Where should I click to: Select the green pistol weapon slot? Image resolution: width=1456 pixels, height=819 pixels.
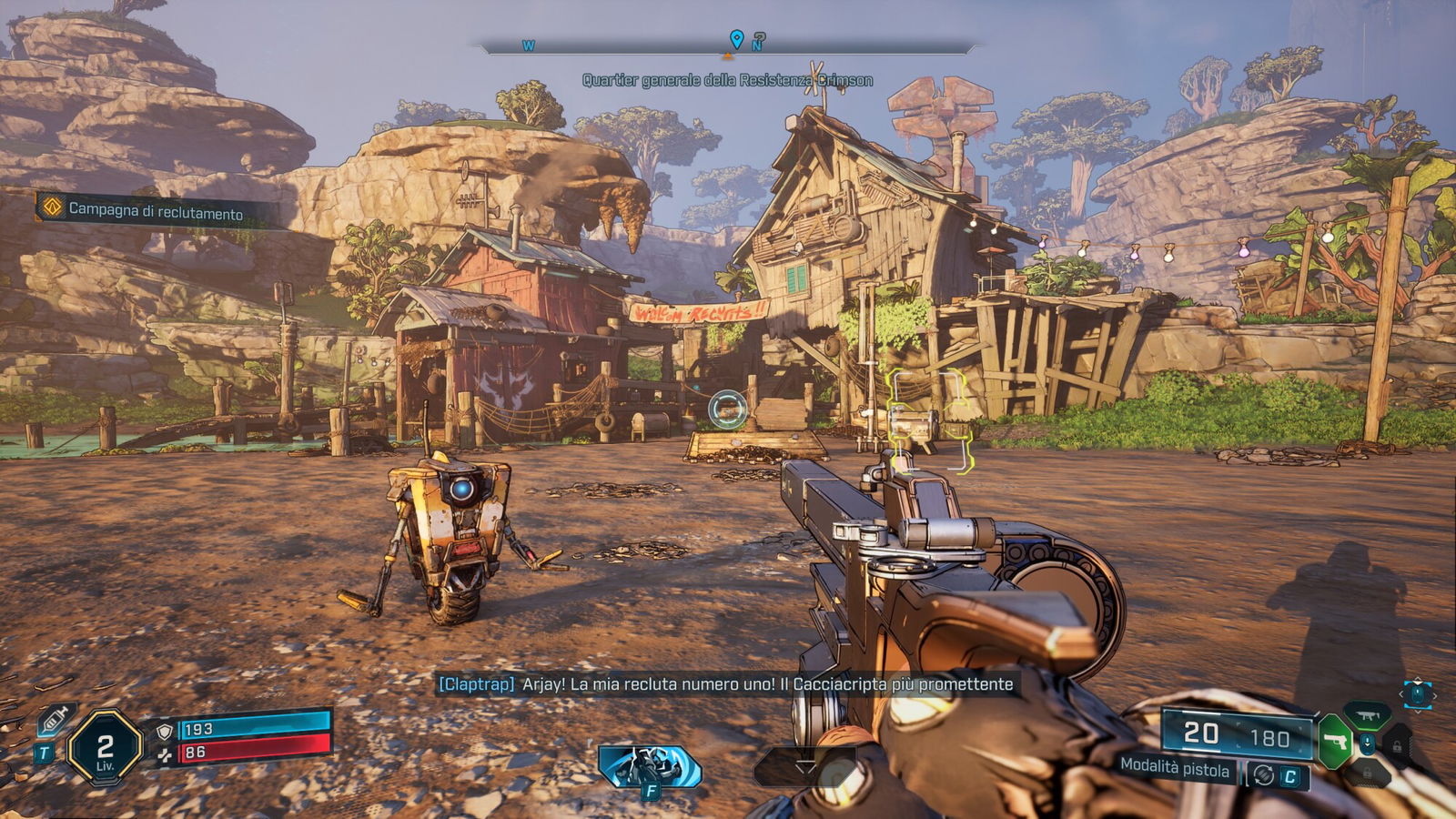(x=1335, y=739)
